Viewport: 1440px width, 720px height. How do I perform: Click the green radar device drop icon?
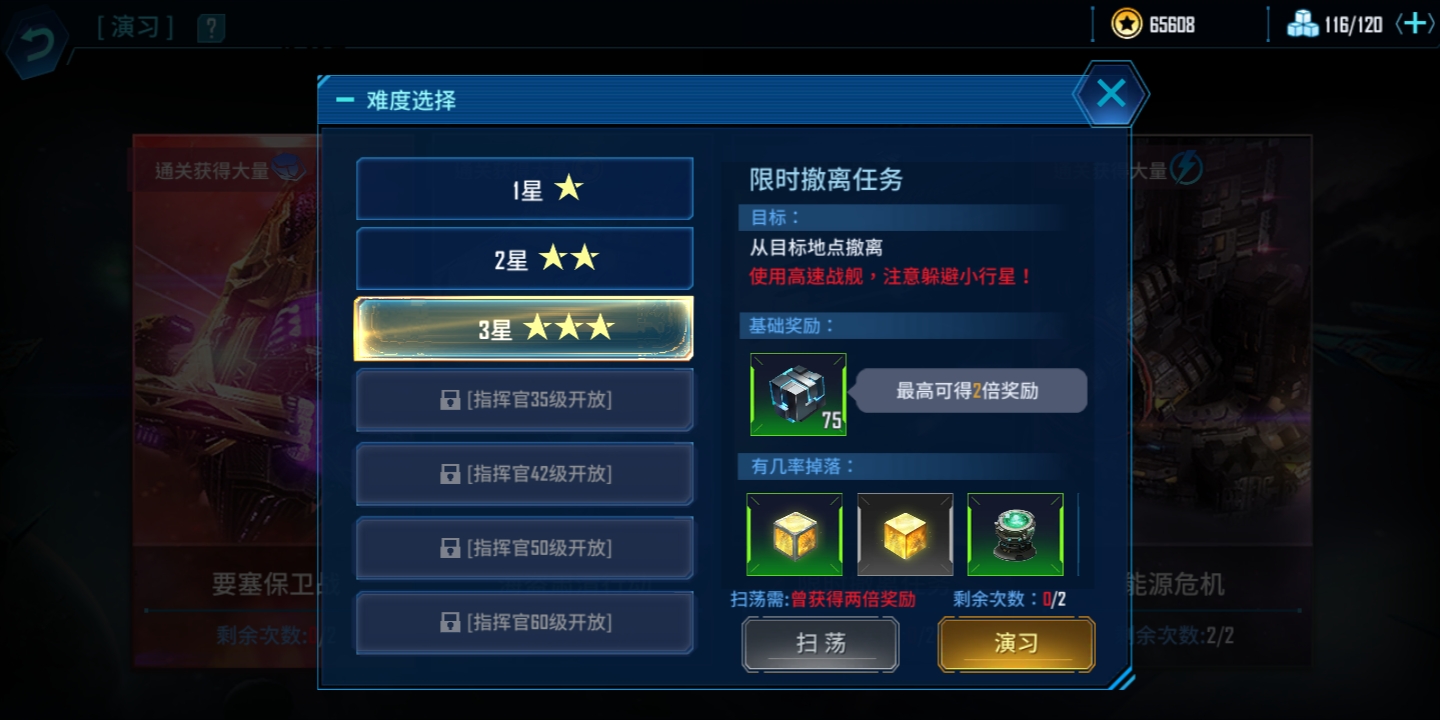(x=1015, y=534)
